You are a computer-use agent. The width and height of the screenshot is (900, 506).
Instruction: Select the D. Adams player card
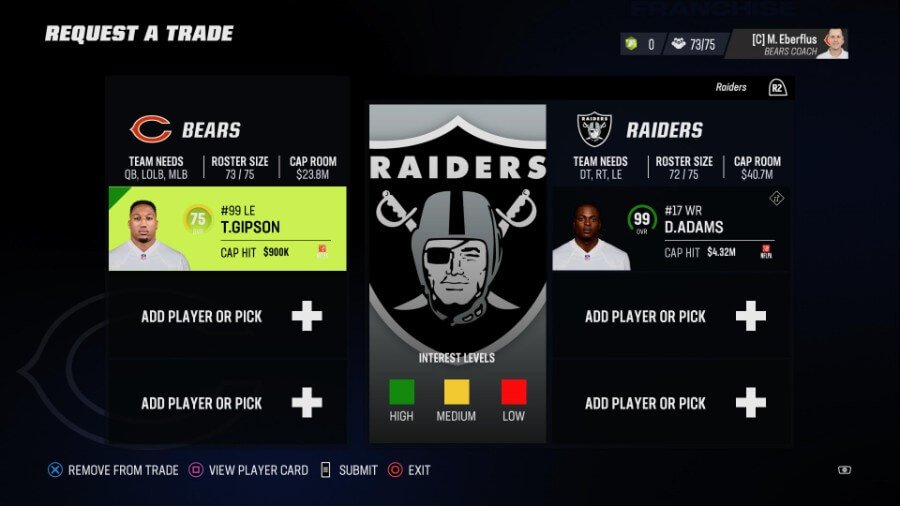[671, 229]
